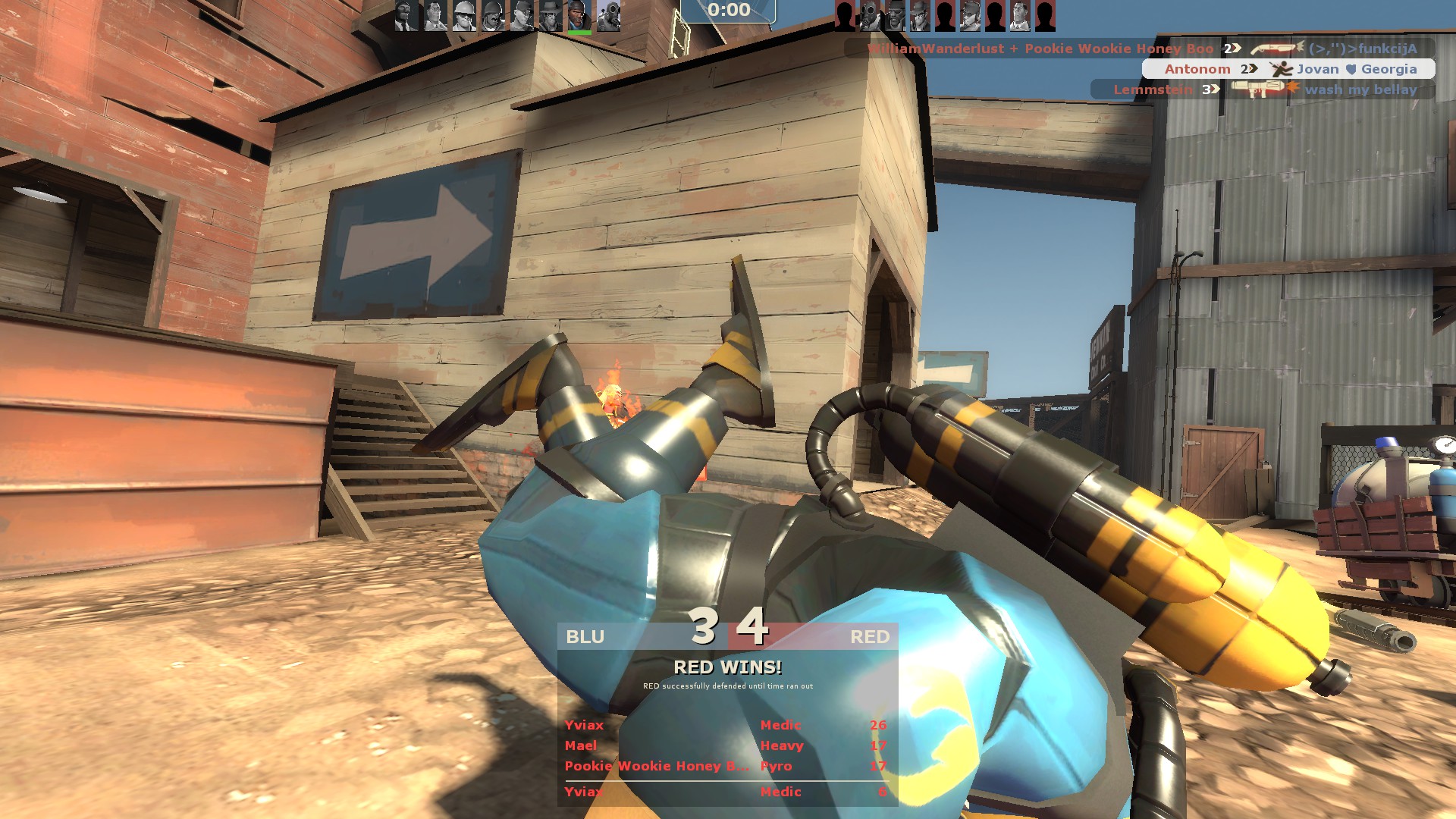Select the RED Medic portrait in the team bar

[x=1019, y=15]
